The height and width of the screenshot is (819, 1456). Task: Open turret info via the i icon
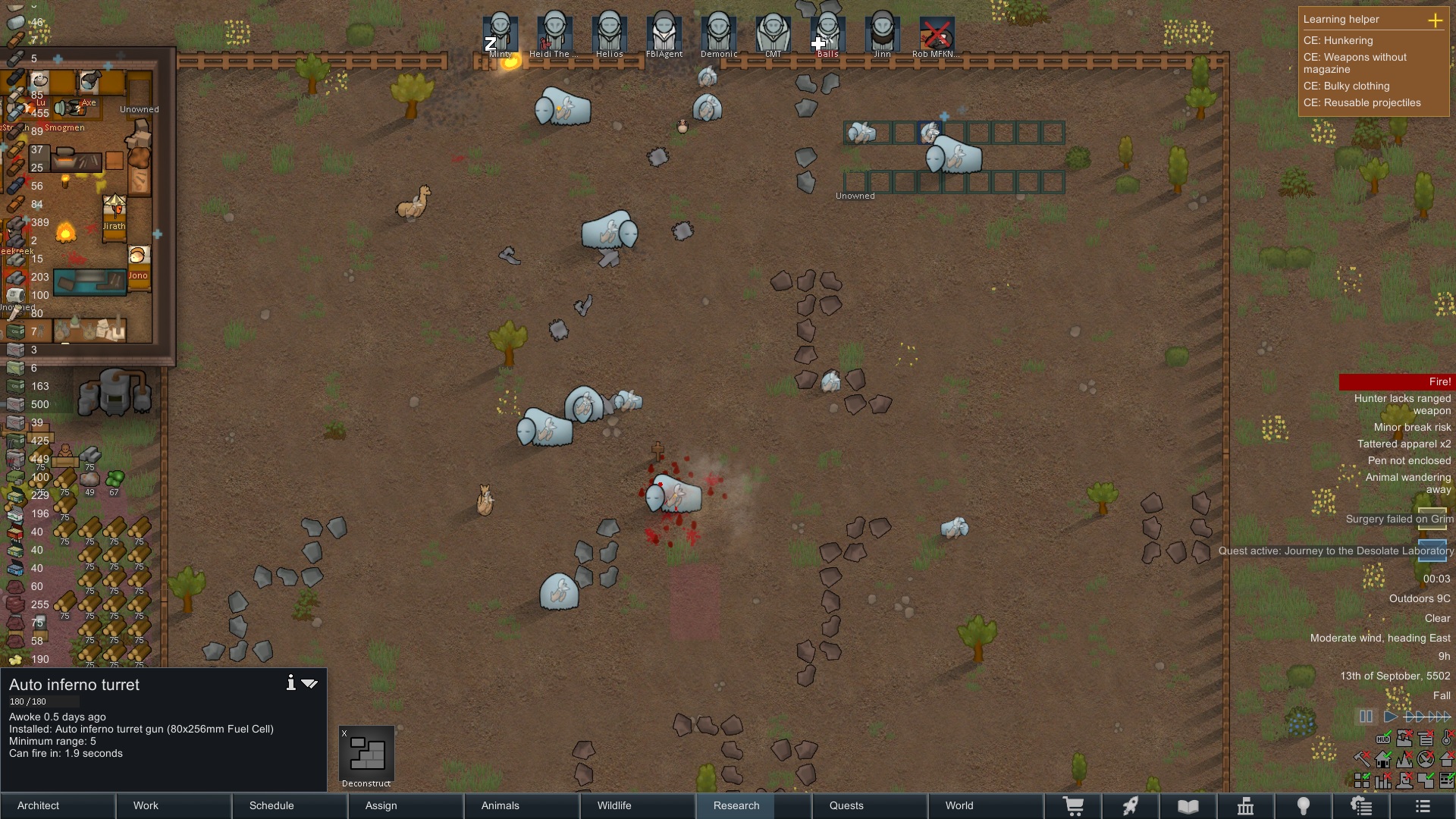point(290,683)
